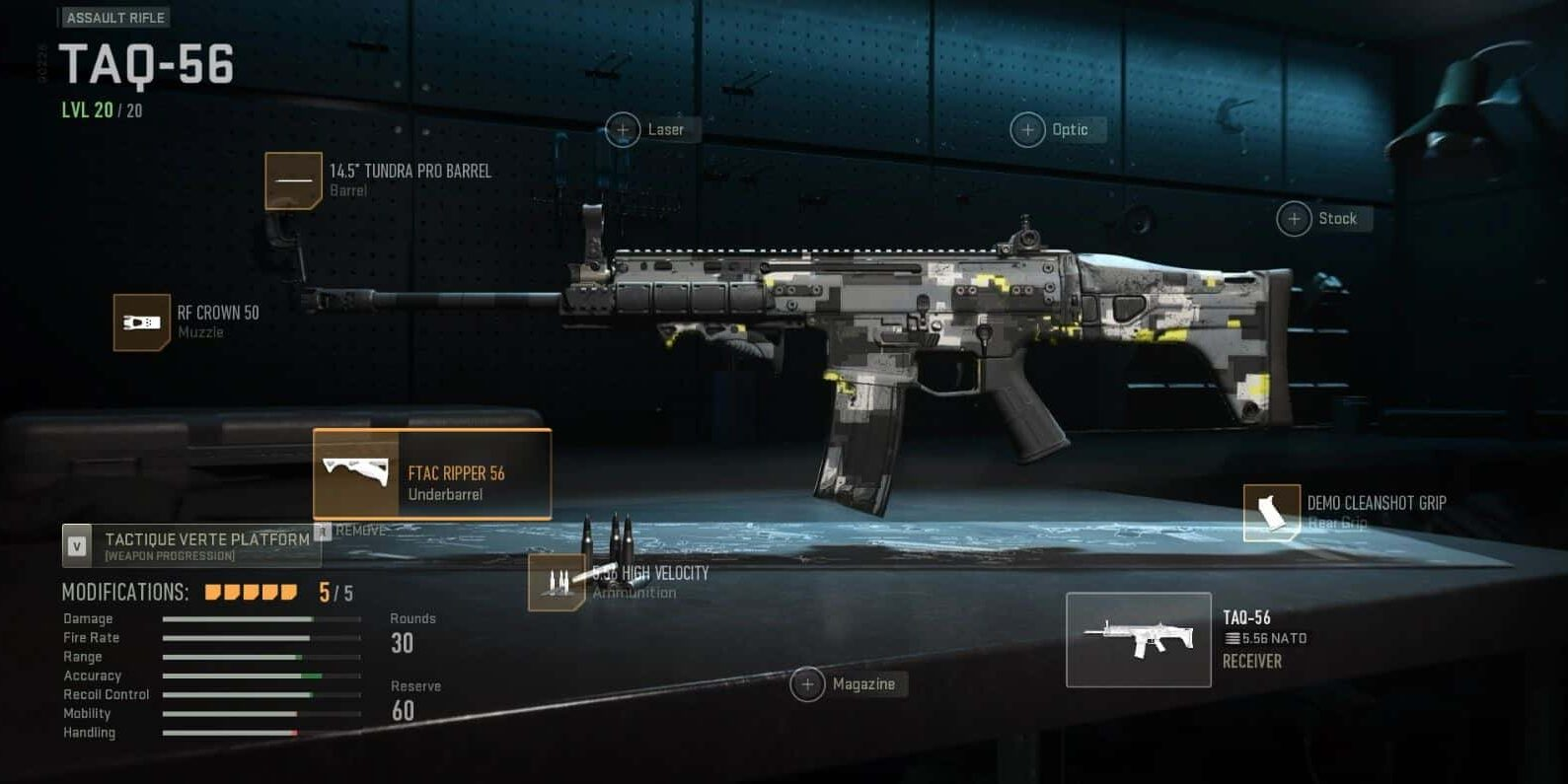Switch to the Assault Rifle category tab
The height and width of the screenshot is (784, 1568).
tap(114, 17)
